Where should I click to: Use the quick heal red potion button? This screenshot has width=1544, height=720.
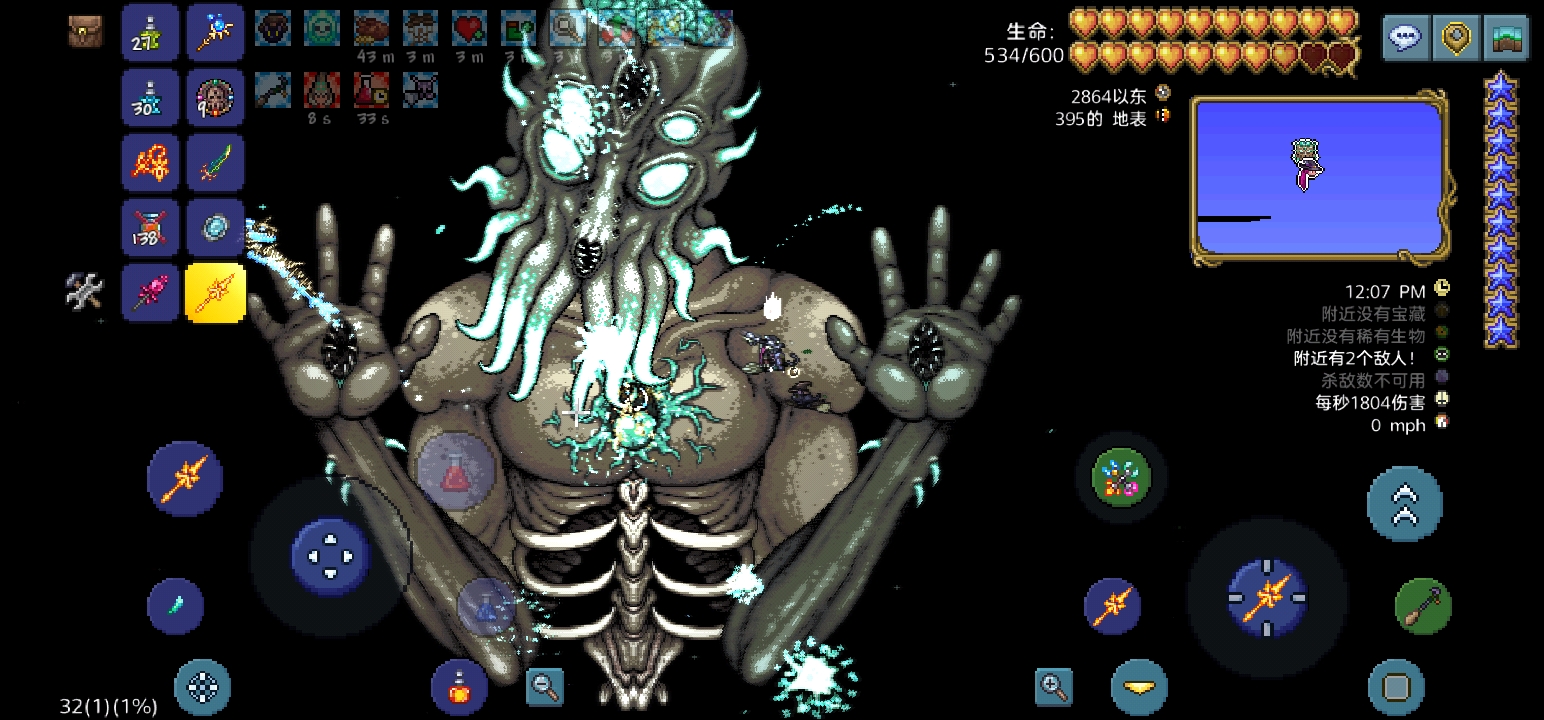point(456,472)
